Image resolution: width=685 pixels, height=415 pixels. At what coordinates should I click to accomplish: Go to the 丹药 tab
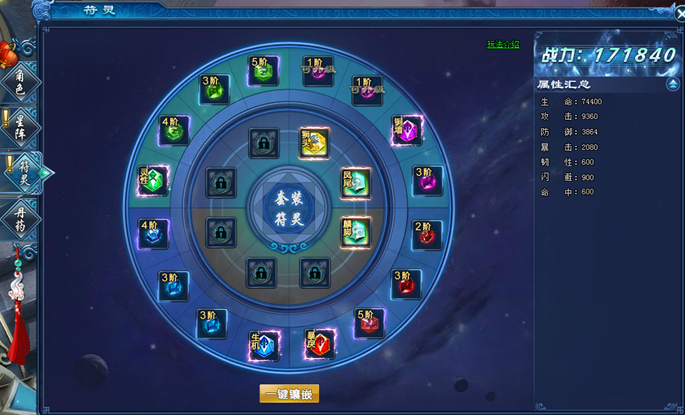click(24, 214)
